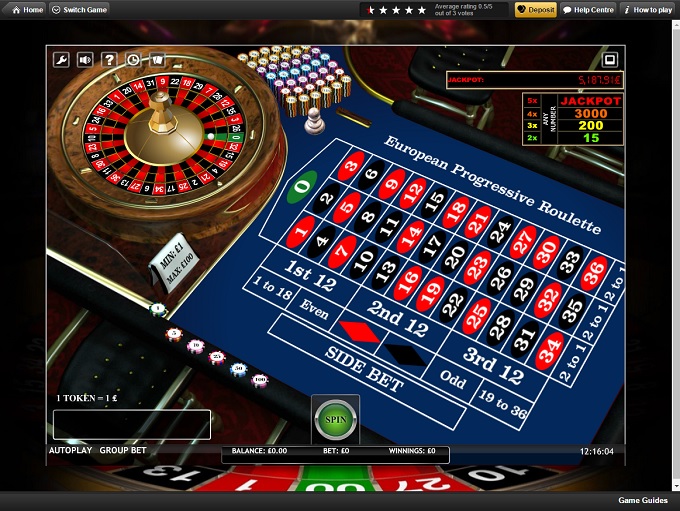The width and height of the screenshot is (680, 511).
Task: Show game history via the clock icon
Action: (133, 60)
